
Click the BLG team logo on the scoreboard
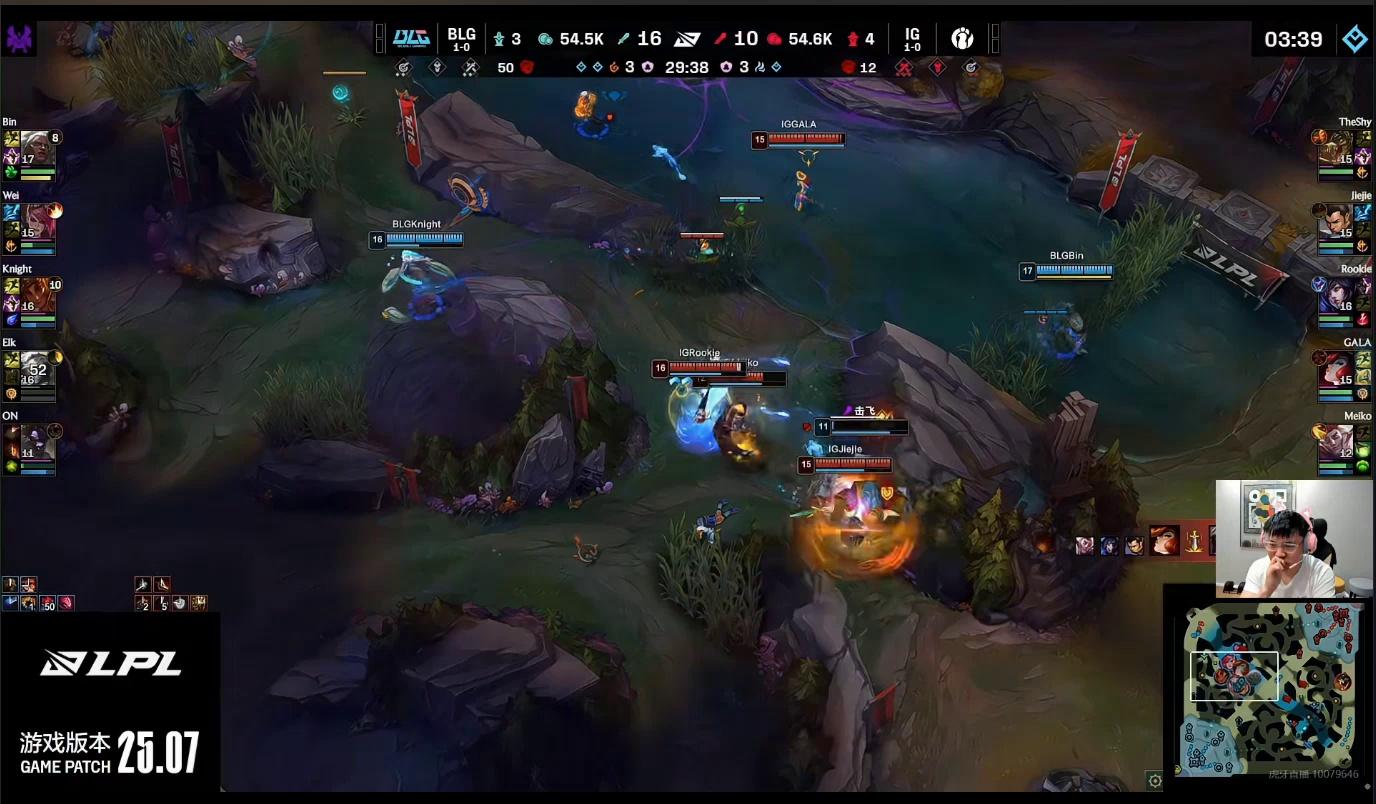click(x=411, y=38)
